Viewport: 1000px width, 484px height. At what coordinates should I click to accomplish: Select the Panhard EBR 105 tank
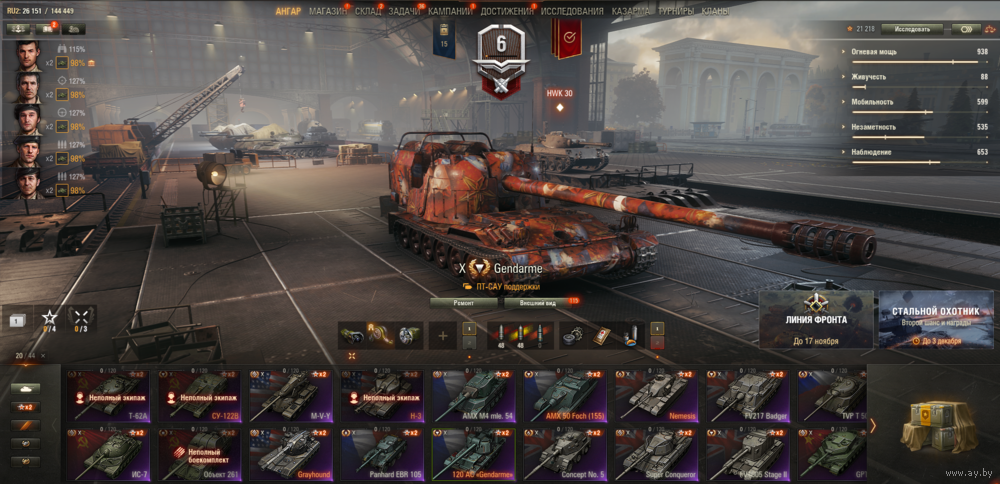pyautogui.click(x=381, y=452)
